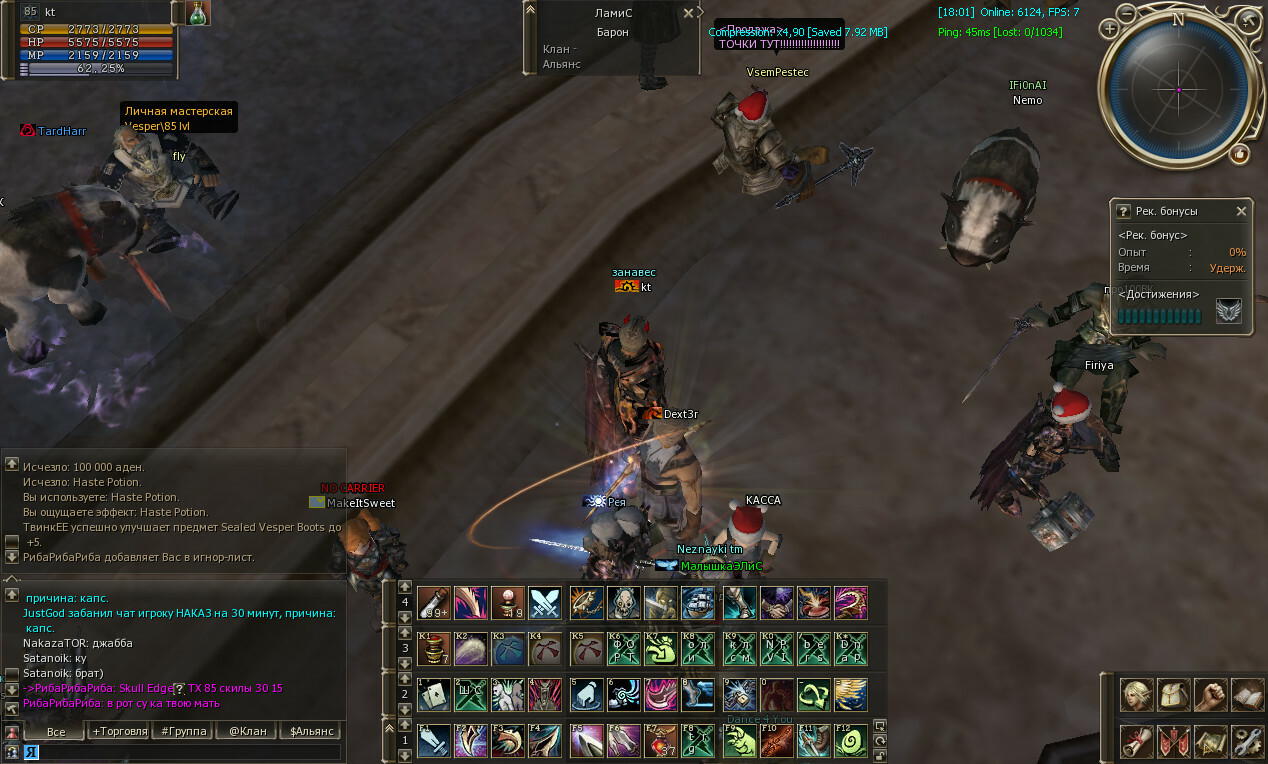Close the ЛамиС target window

pyautogui.click(x=688, y=13)
